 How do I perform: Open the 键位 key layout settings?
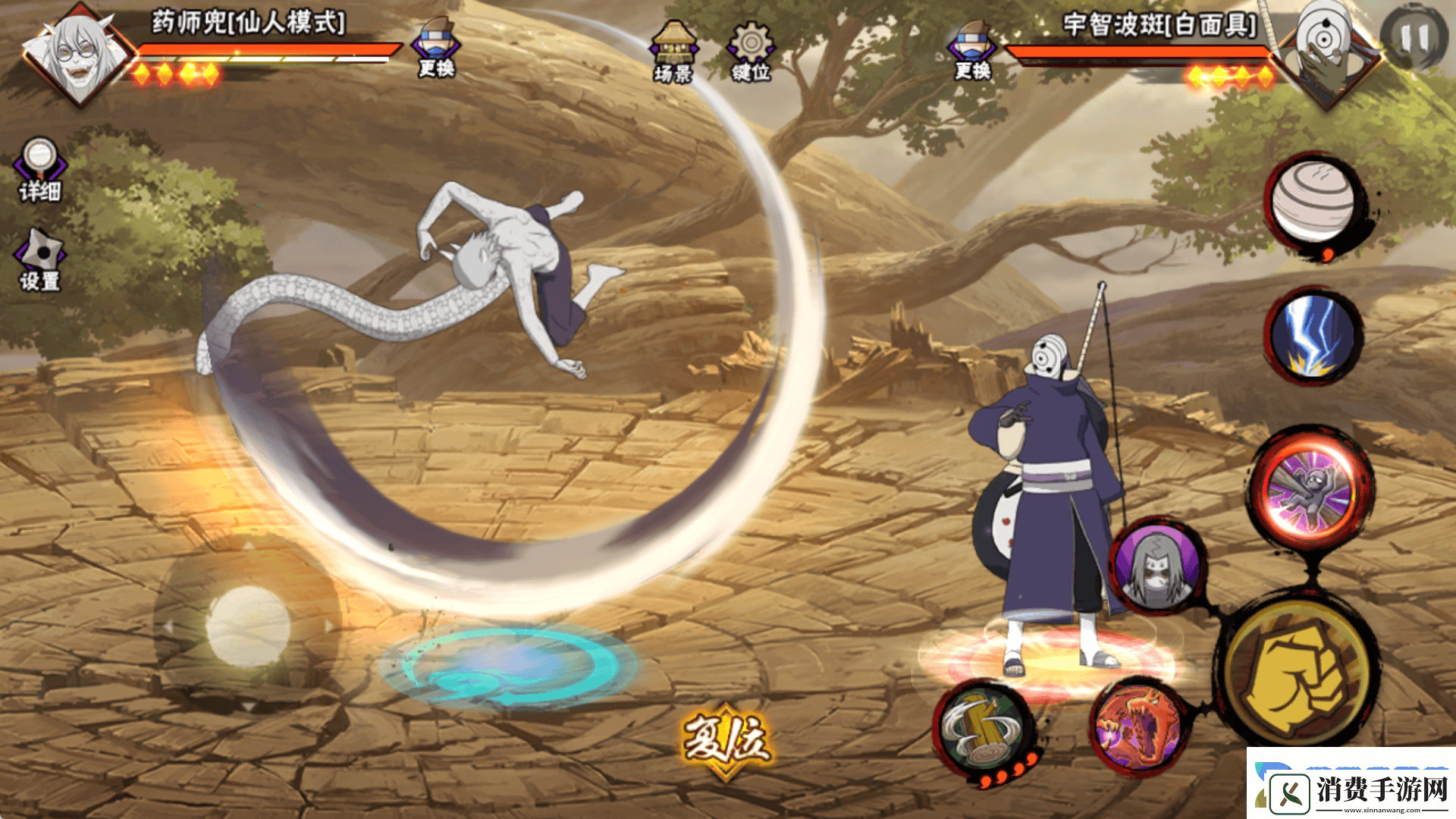(750, 52)
